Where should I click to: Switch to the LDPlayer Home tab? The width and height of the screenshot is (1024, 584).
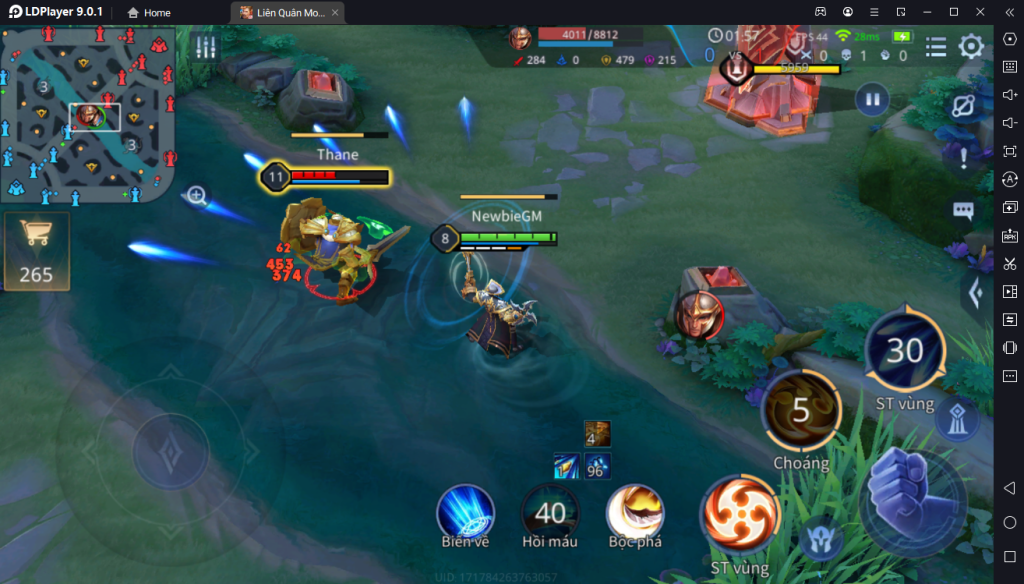[x=149, y=13]
